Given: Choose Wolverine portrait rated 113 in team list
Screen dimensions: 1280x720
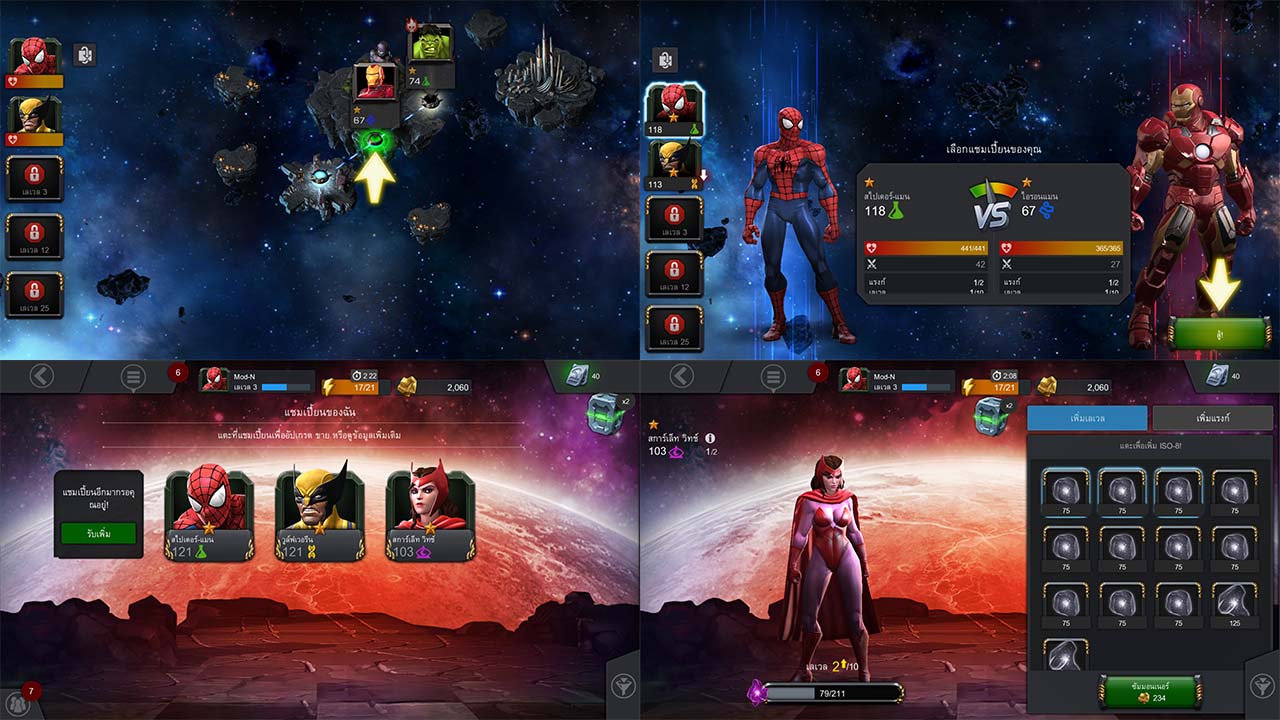Looking at the screenshot, I should click(675, 162).
